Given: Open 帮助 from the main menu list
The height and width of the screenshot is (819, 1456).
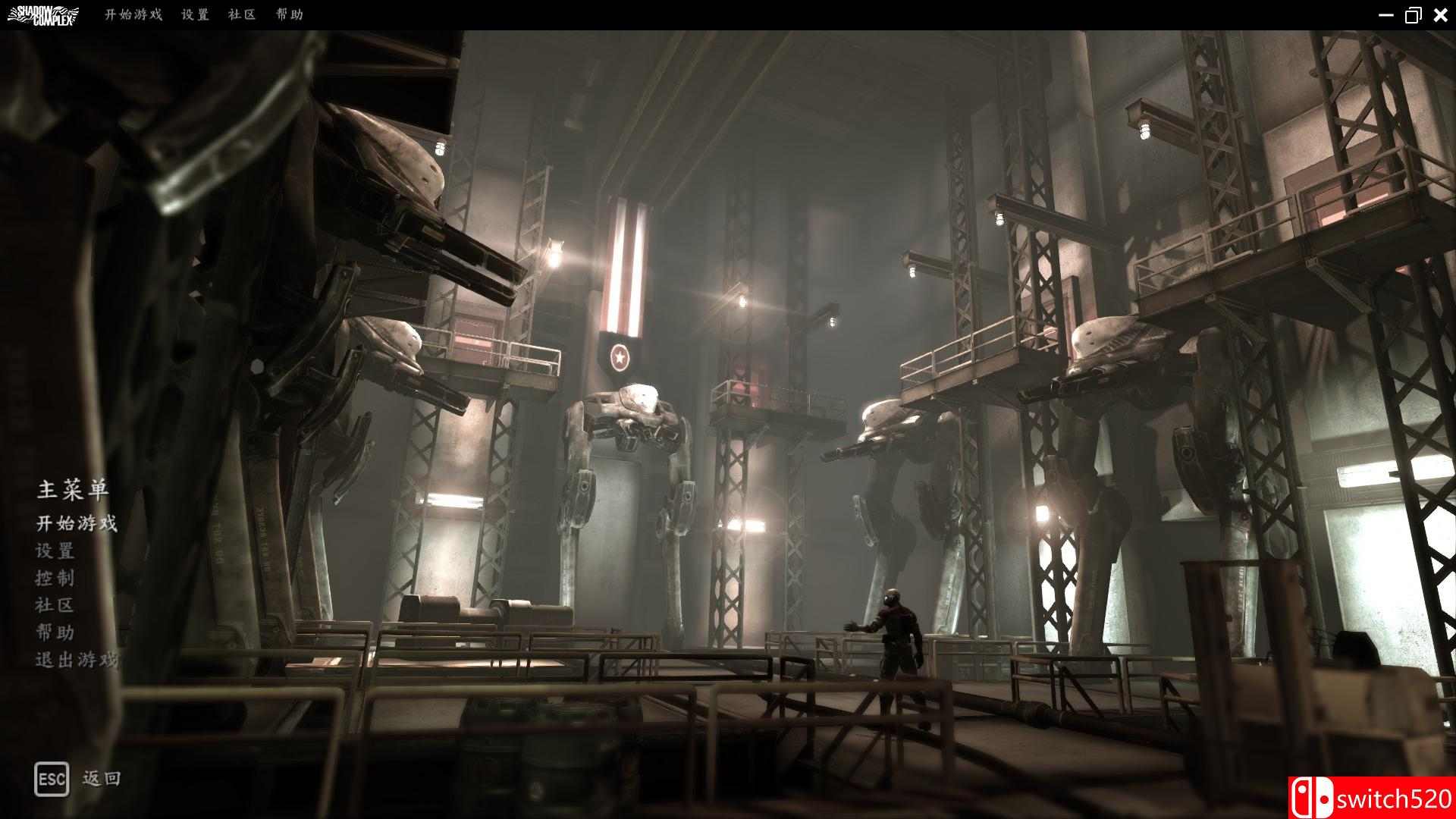Looking at the screenshot, I should pos(55,632).
